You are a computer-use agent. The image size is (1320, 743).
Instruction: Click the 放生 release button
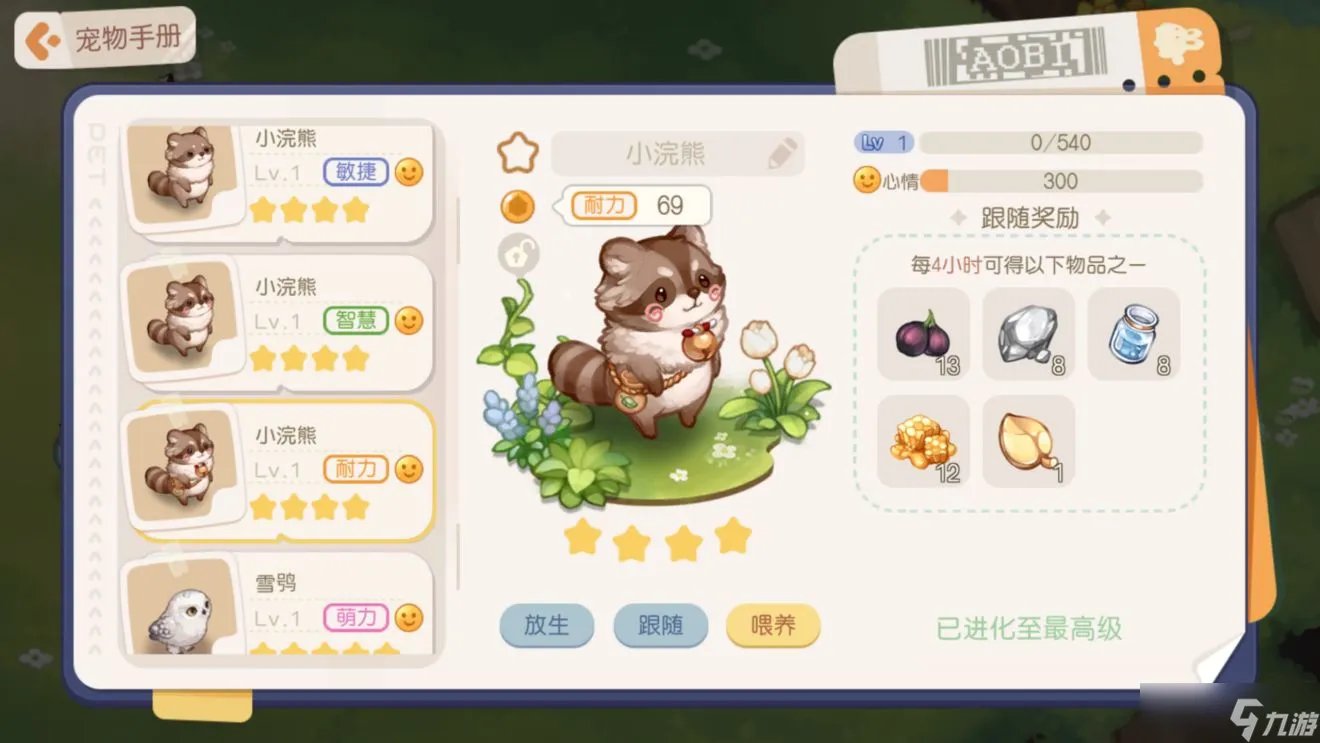pos(547,625)
